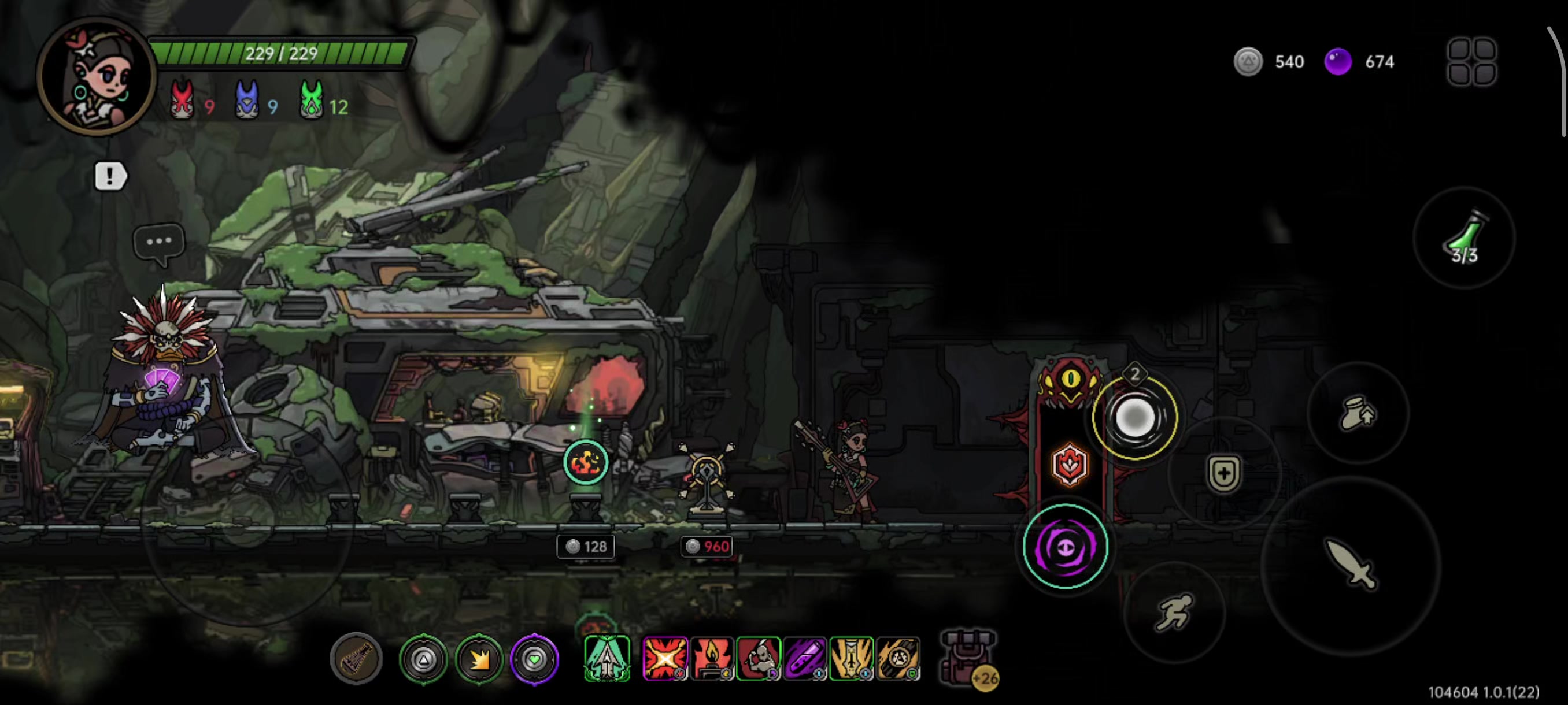The height and width of the screenshot is (705, 1568).
Task: Tap the sword attack button
Action: [1351, 565]
